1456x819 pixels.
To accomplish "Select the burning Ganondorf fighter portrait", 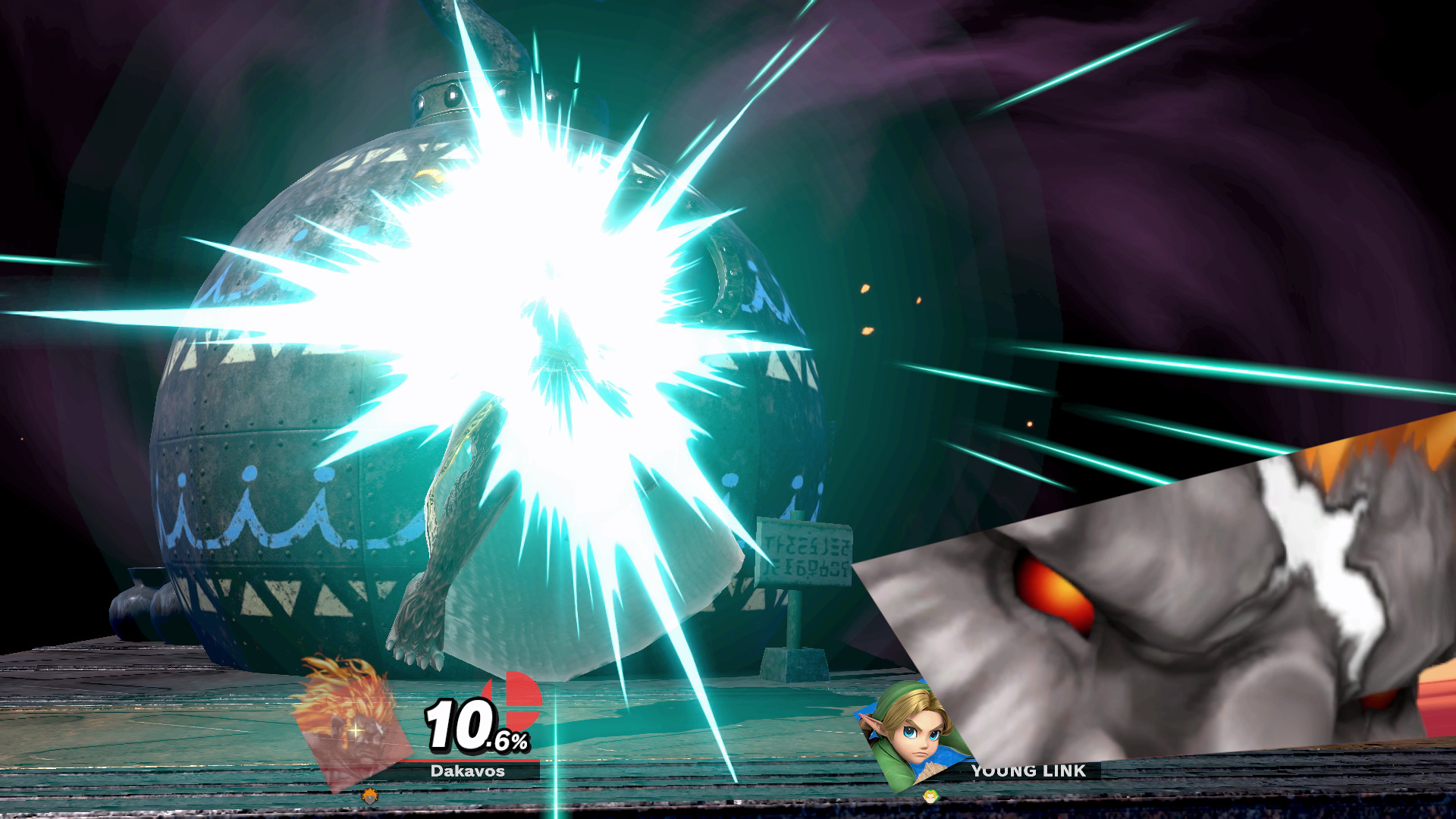I will tap(353, 732).
